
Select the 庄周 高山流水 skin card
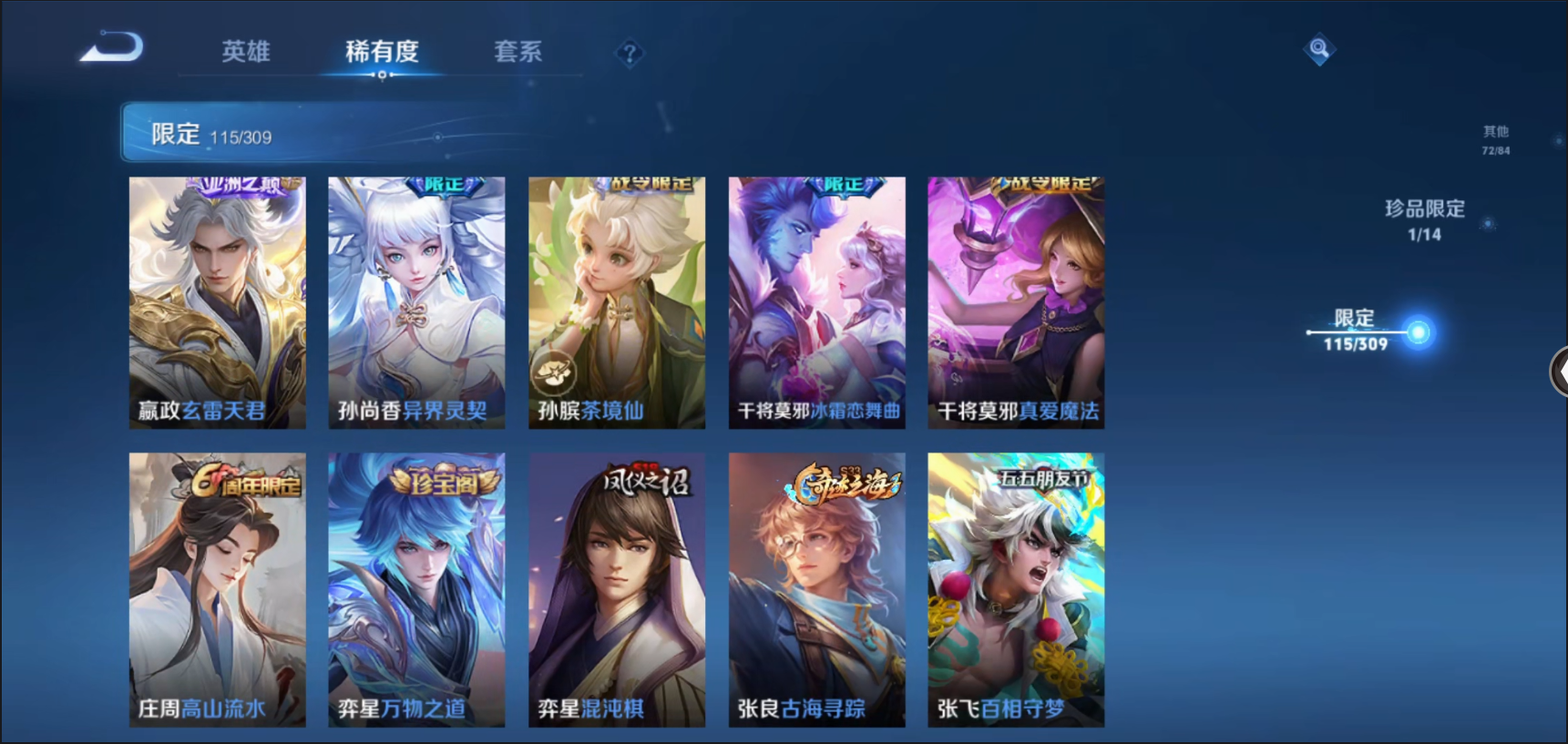pyautogui.click(x=218, y=589)
